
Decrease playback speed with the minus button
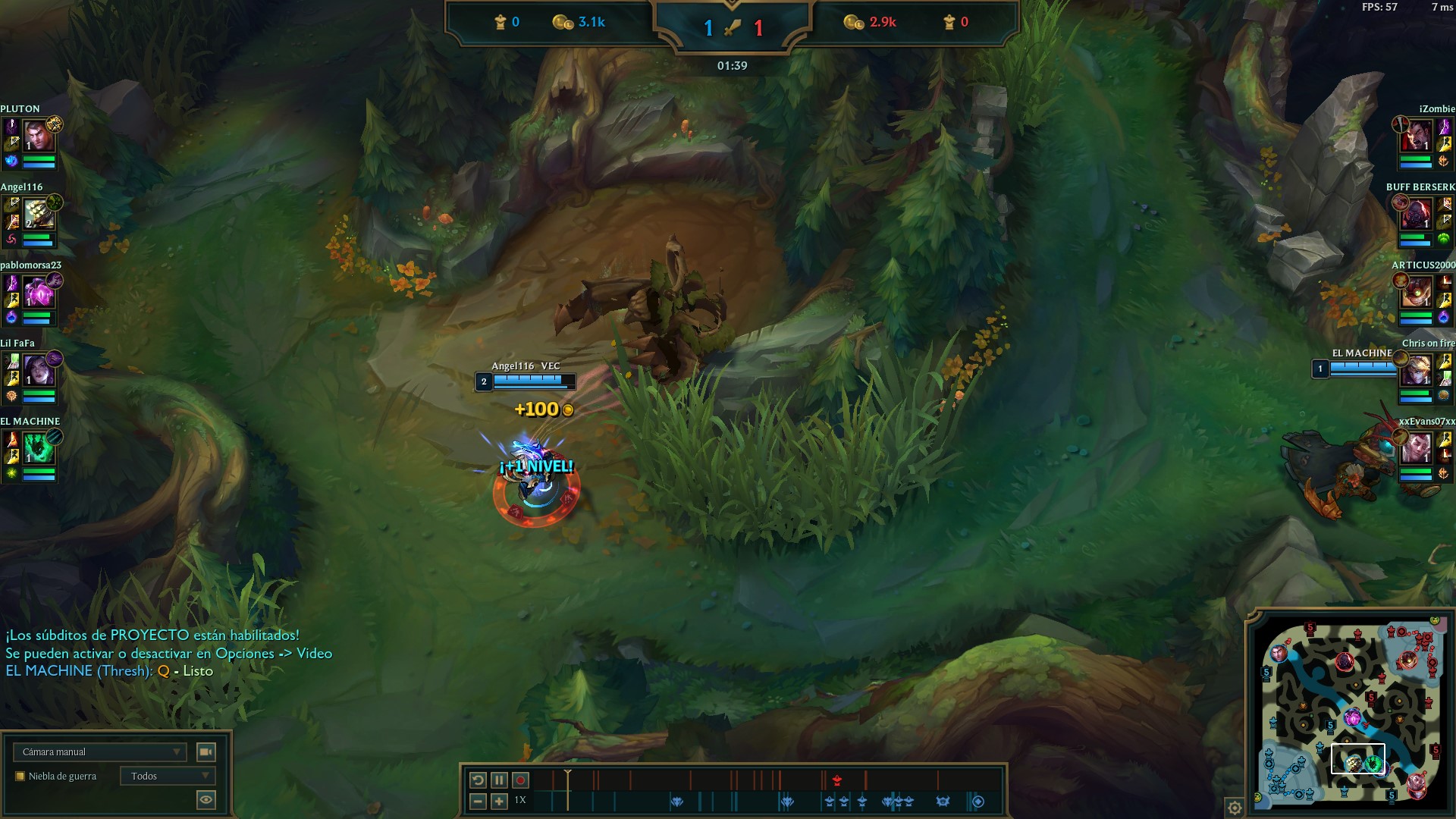478,801
